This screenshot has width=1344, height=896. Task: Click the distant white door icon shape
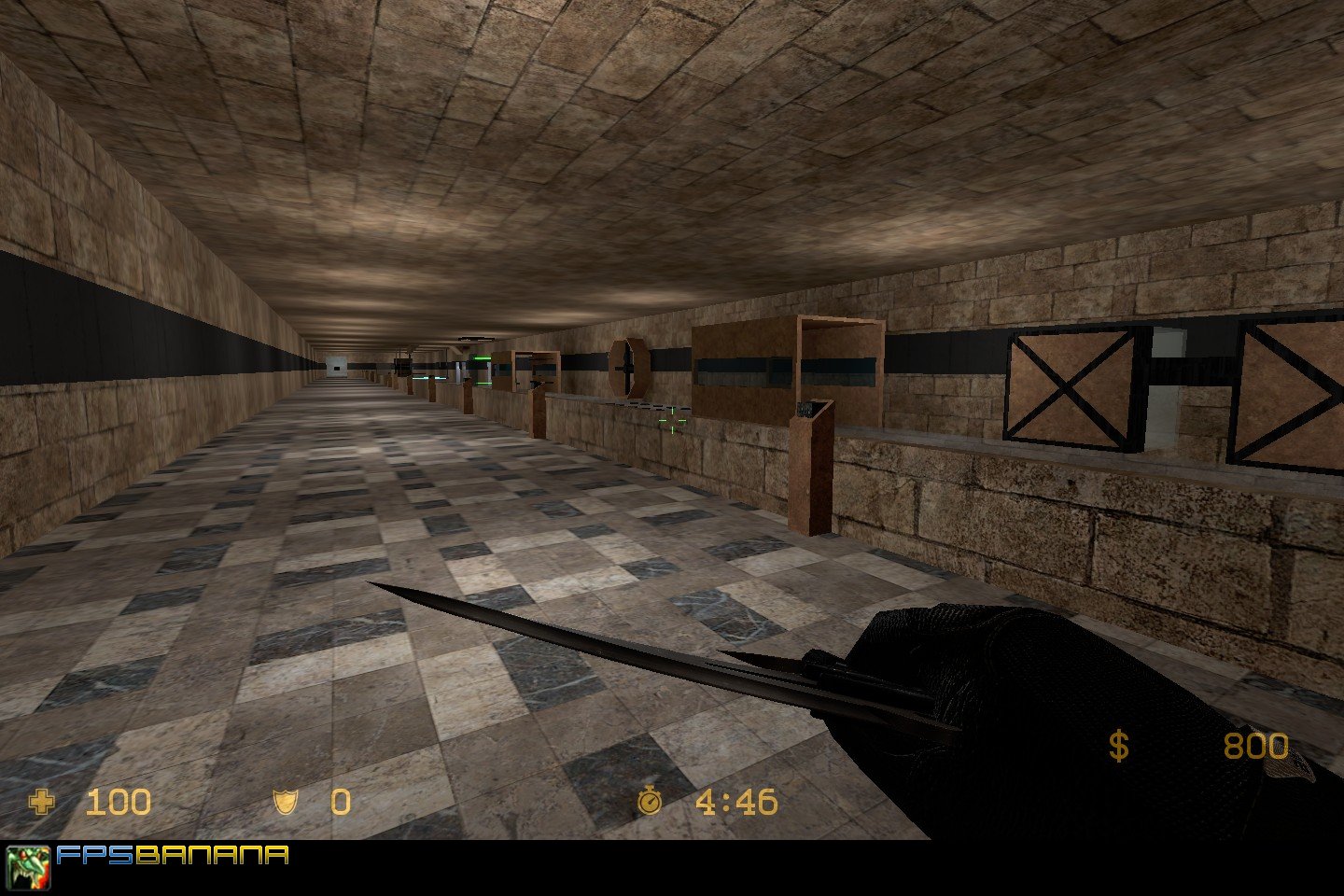(x=336, y=369)
